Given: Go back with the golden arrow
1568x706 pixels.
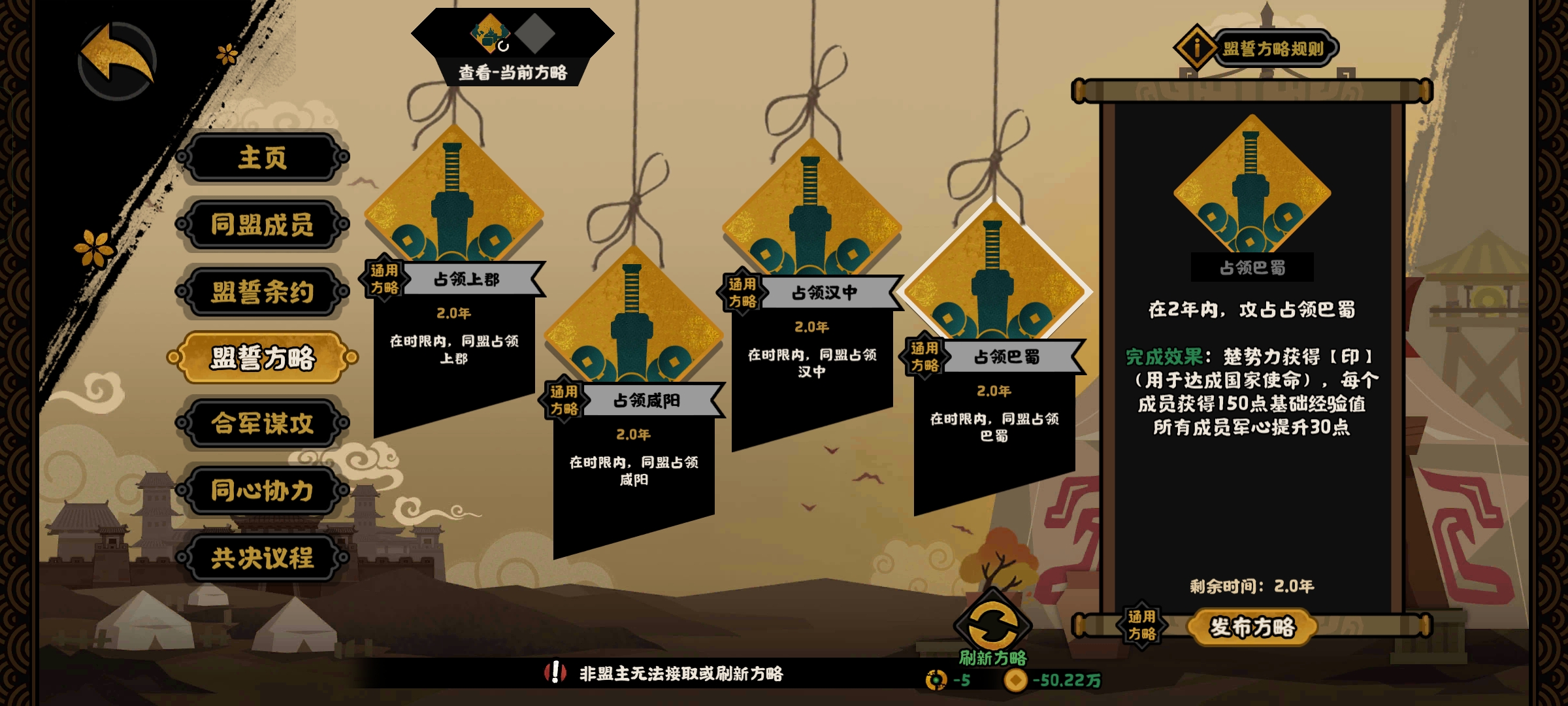Looking at the screenshot, I should click(x=118, y=61).
